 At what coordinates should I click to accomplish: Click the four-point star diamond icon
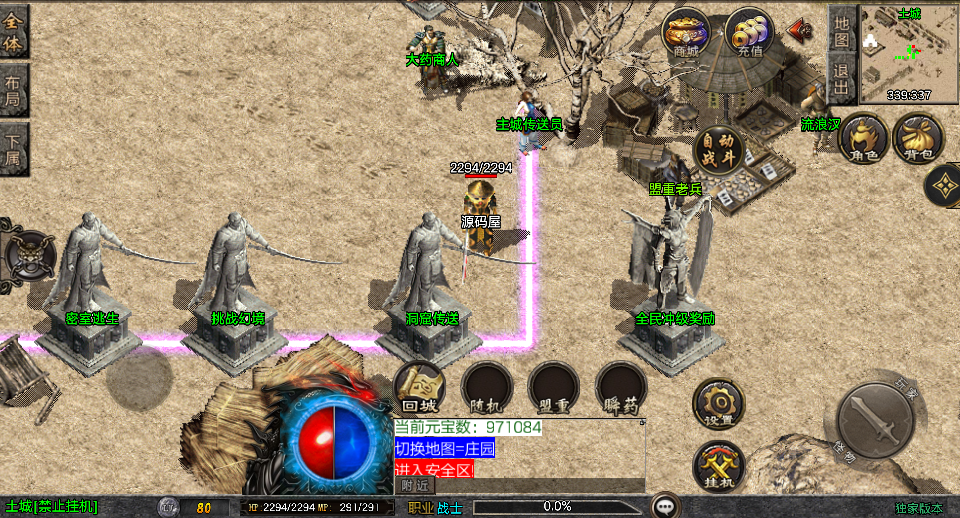point(943,185)
